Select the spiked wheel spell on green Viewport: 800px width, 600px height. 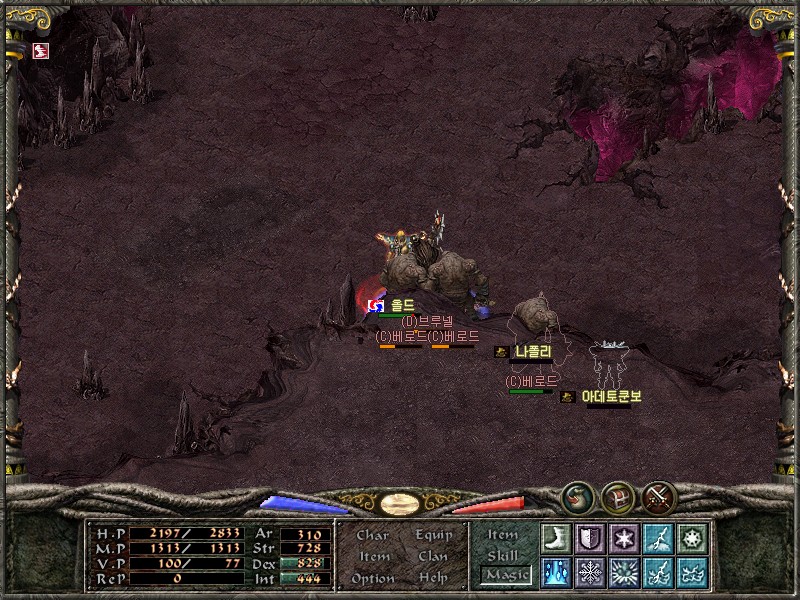coord(692,538)
